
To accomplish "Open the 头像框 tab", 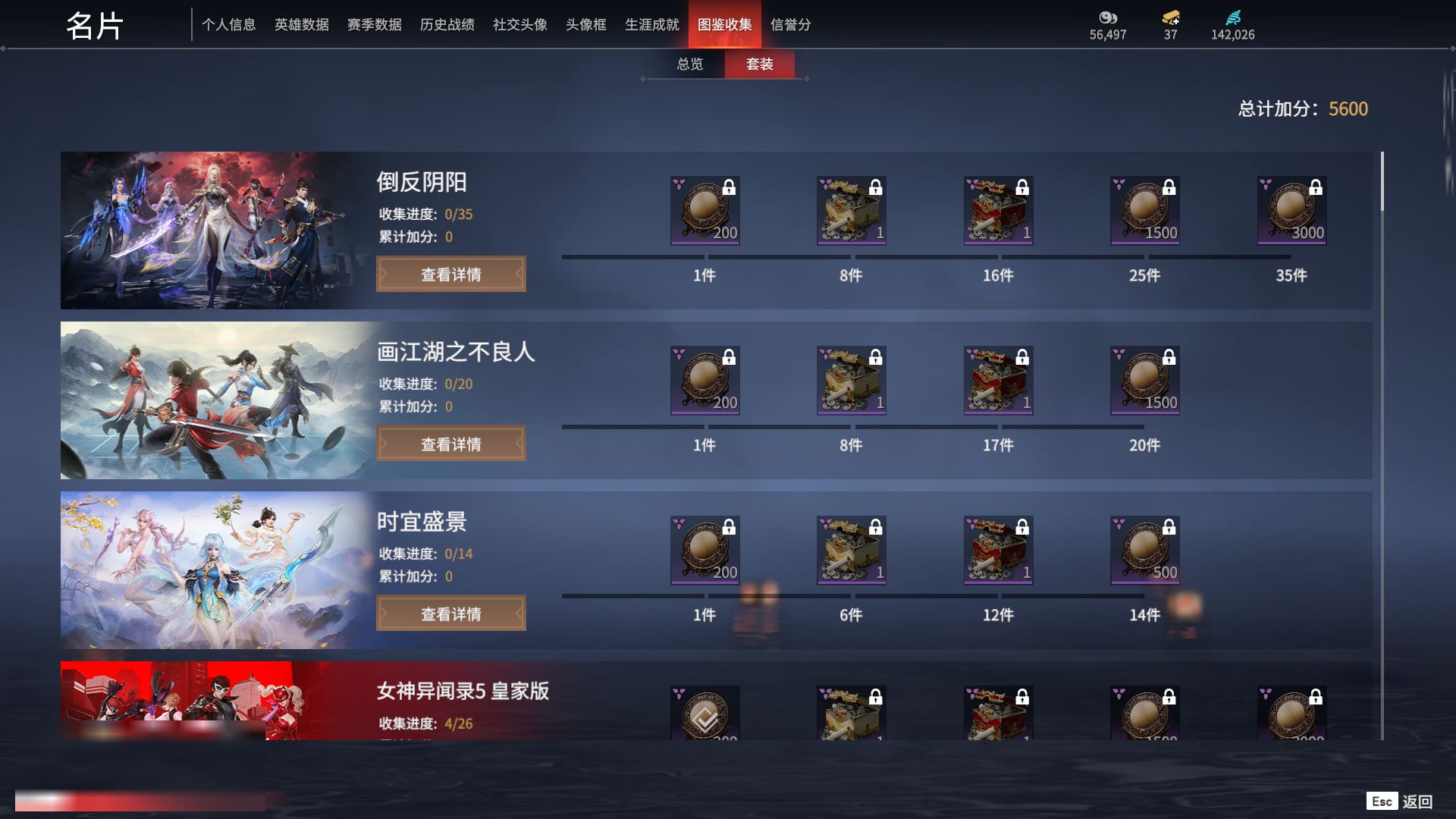I will (x=585, y=25).
